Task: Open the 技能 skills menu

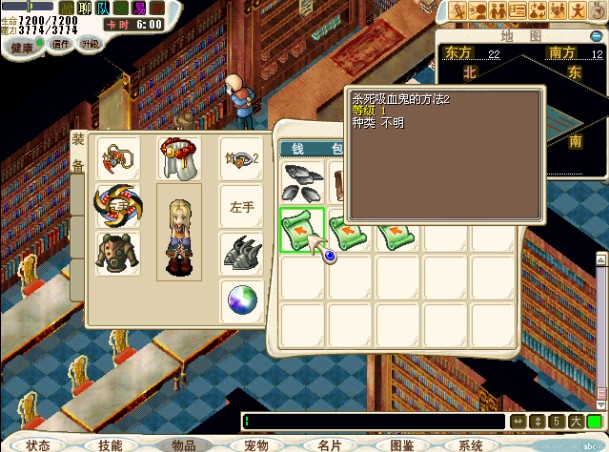Action: tap(111, 445)
